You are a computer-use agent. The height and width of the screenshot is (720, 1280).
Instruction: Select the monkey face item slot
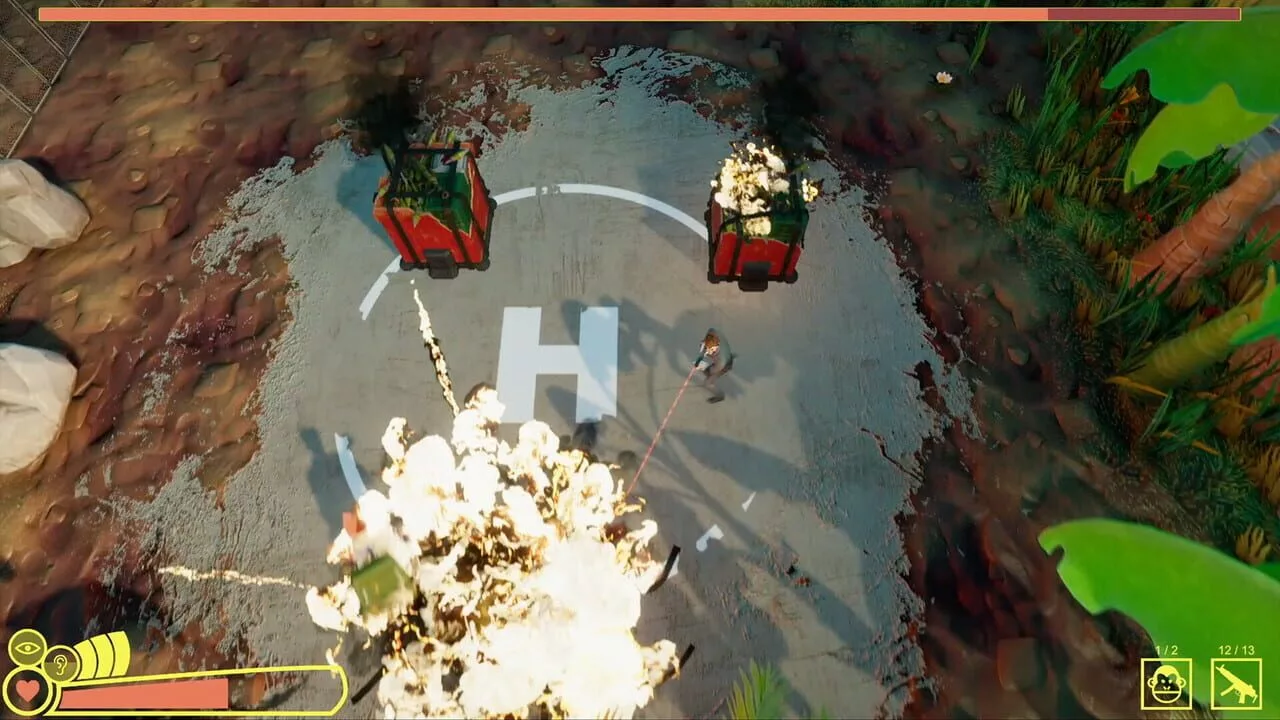(1166, 684)
